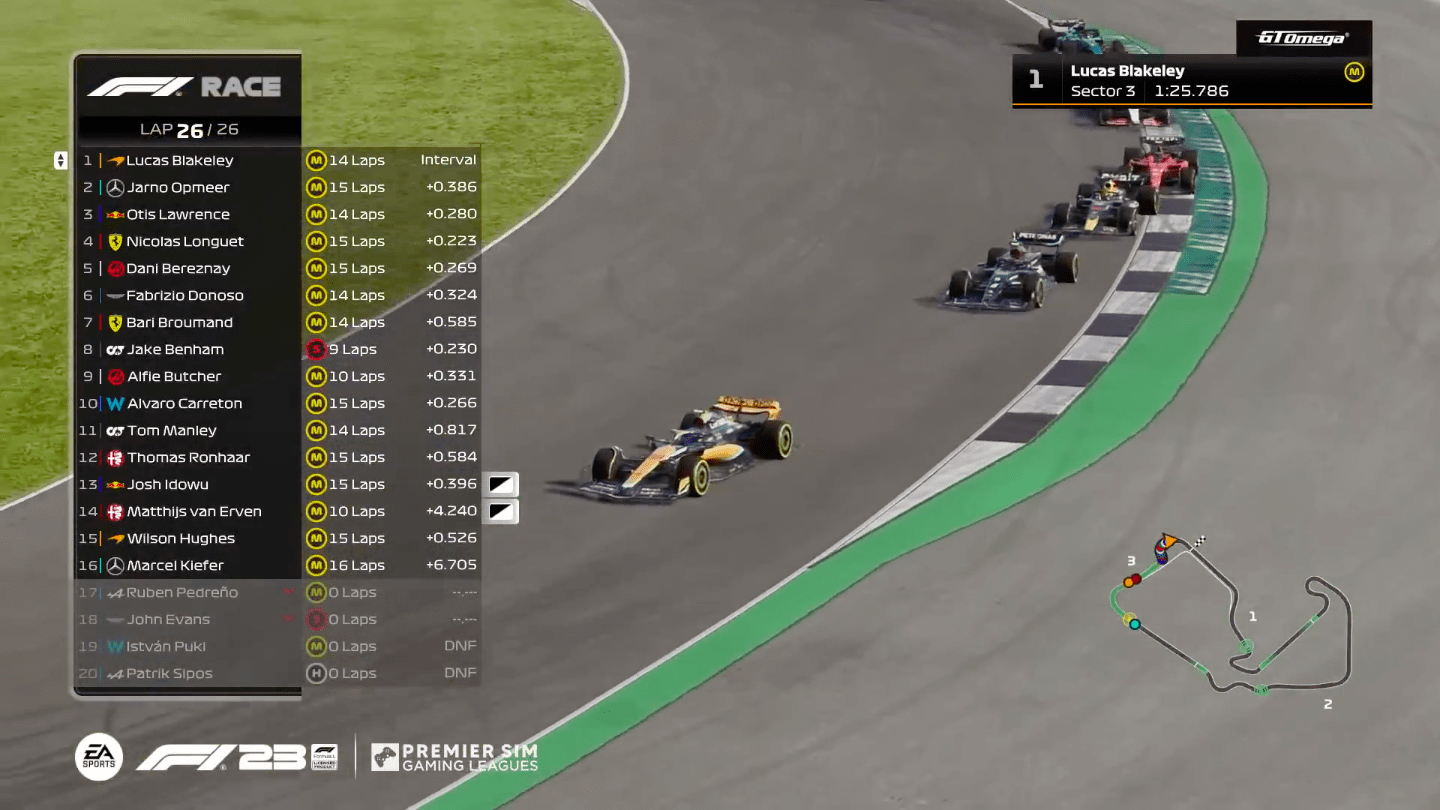Click the Sector 3 label in the leader banner
Image resolution: width=1440 pixels, height=810 pixels.
tap(1103, 90)
